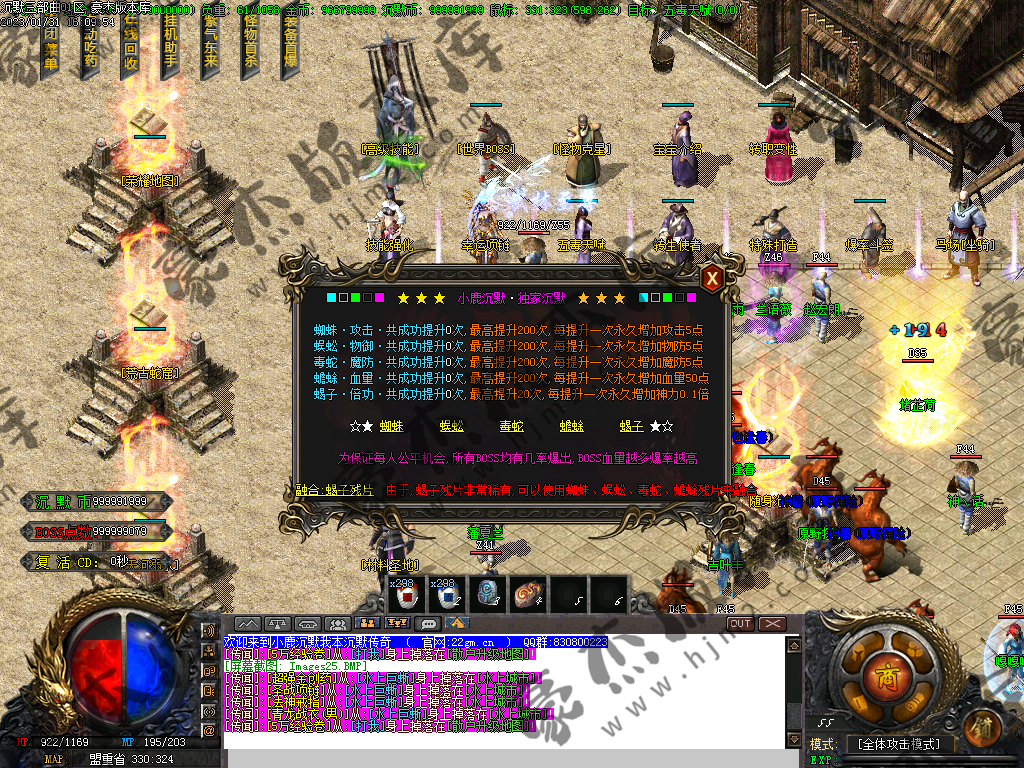Image resolution: width=1024 pixels, height=768 pixels.
Task: Choose the 蝎子 upgrade link
Action: coord(631,425)
